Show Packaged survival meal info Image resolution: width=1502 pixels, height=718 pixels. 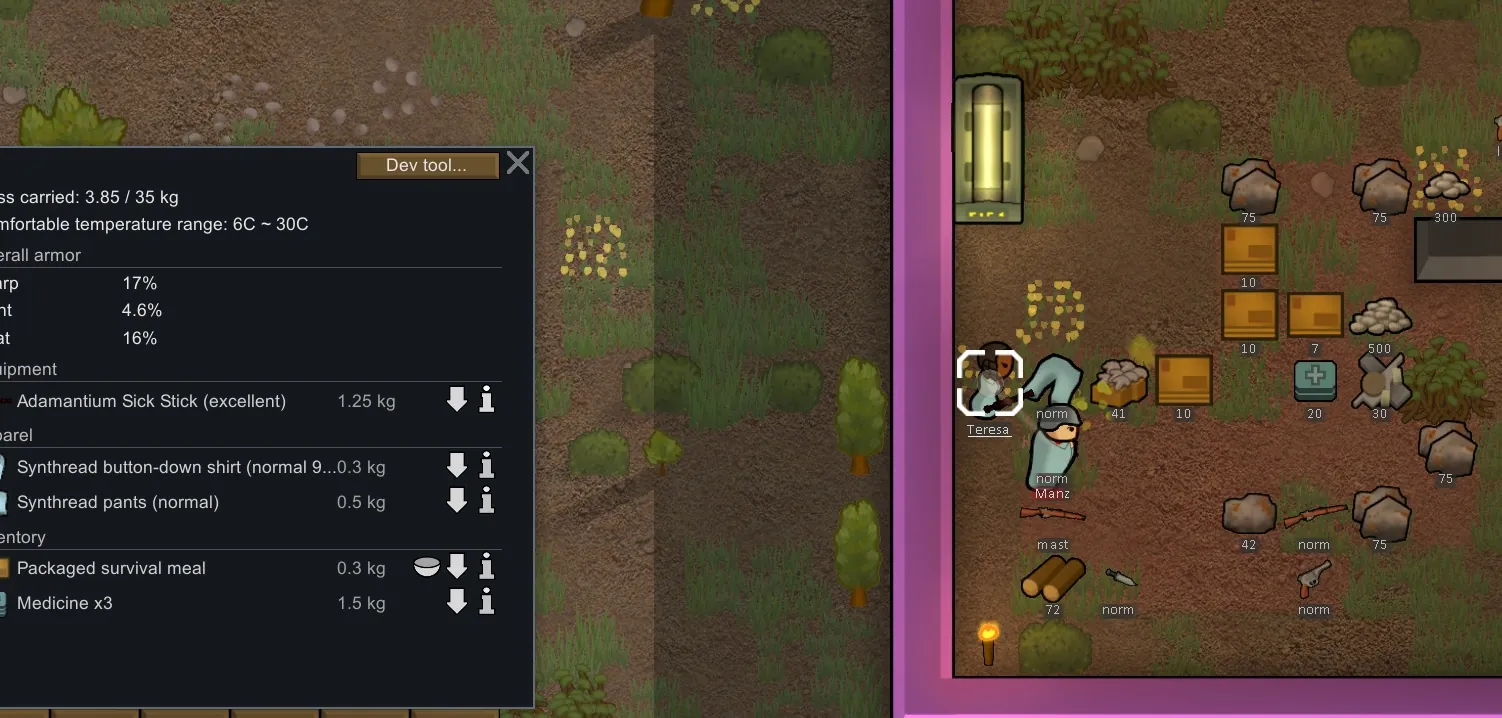click(x=487, y=568)
